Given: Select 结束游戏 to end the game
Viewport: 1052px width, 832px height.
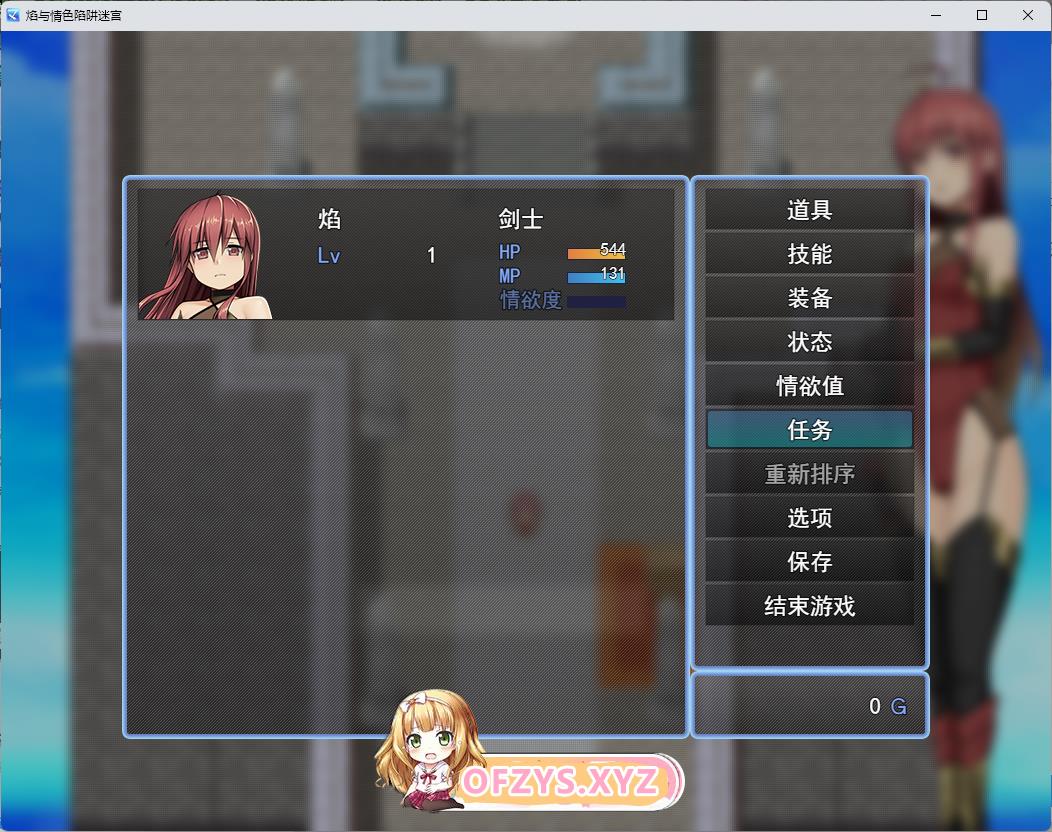Looking at the screenshot, I should (x=809, y=606).
